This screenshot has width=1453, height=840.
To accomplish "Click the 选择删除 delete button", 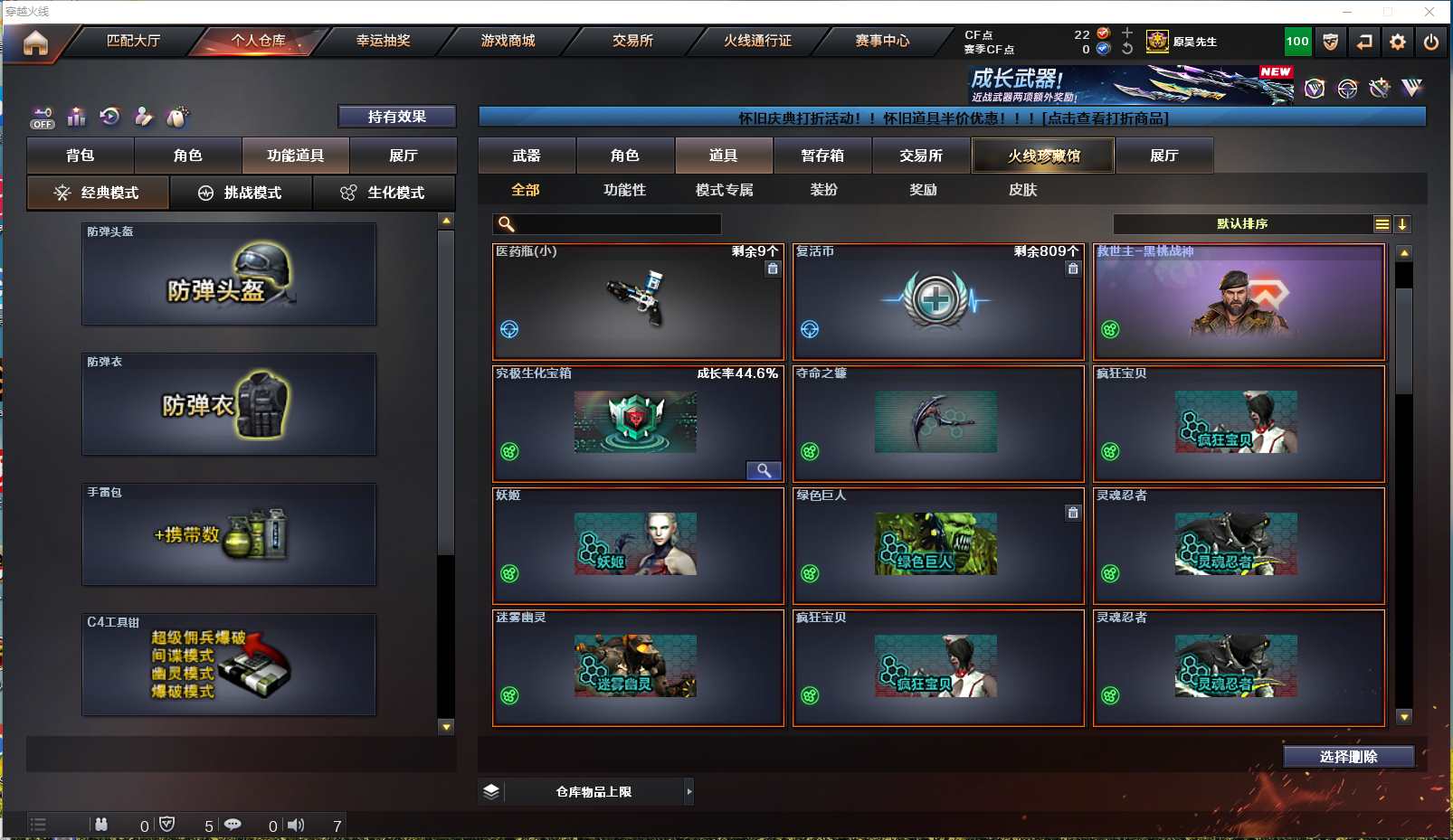I will click(1348, 757).
